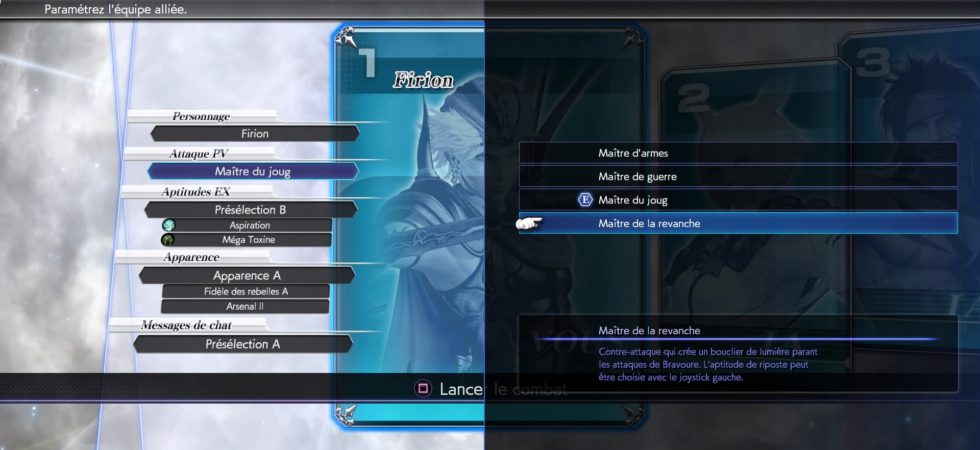
Task: Select the Méga Toxine EX skill
Action: click(x=248, y=240)
